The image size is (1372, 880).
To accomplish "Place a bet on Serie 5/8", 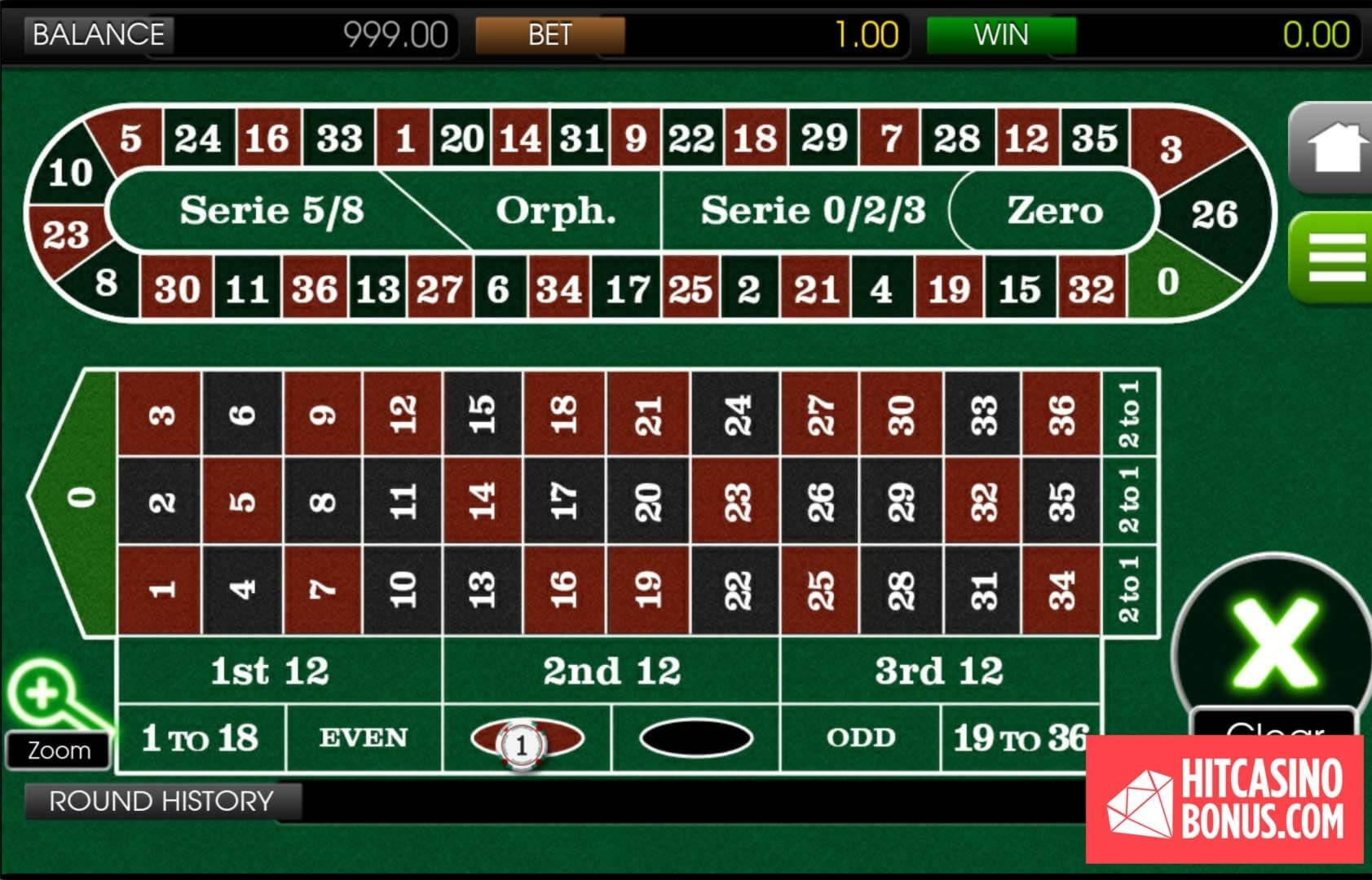I will click(271, 210).
